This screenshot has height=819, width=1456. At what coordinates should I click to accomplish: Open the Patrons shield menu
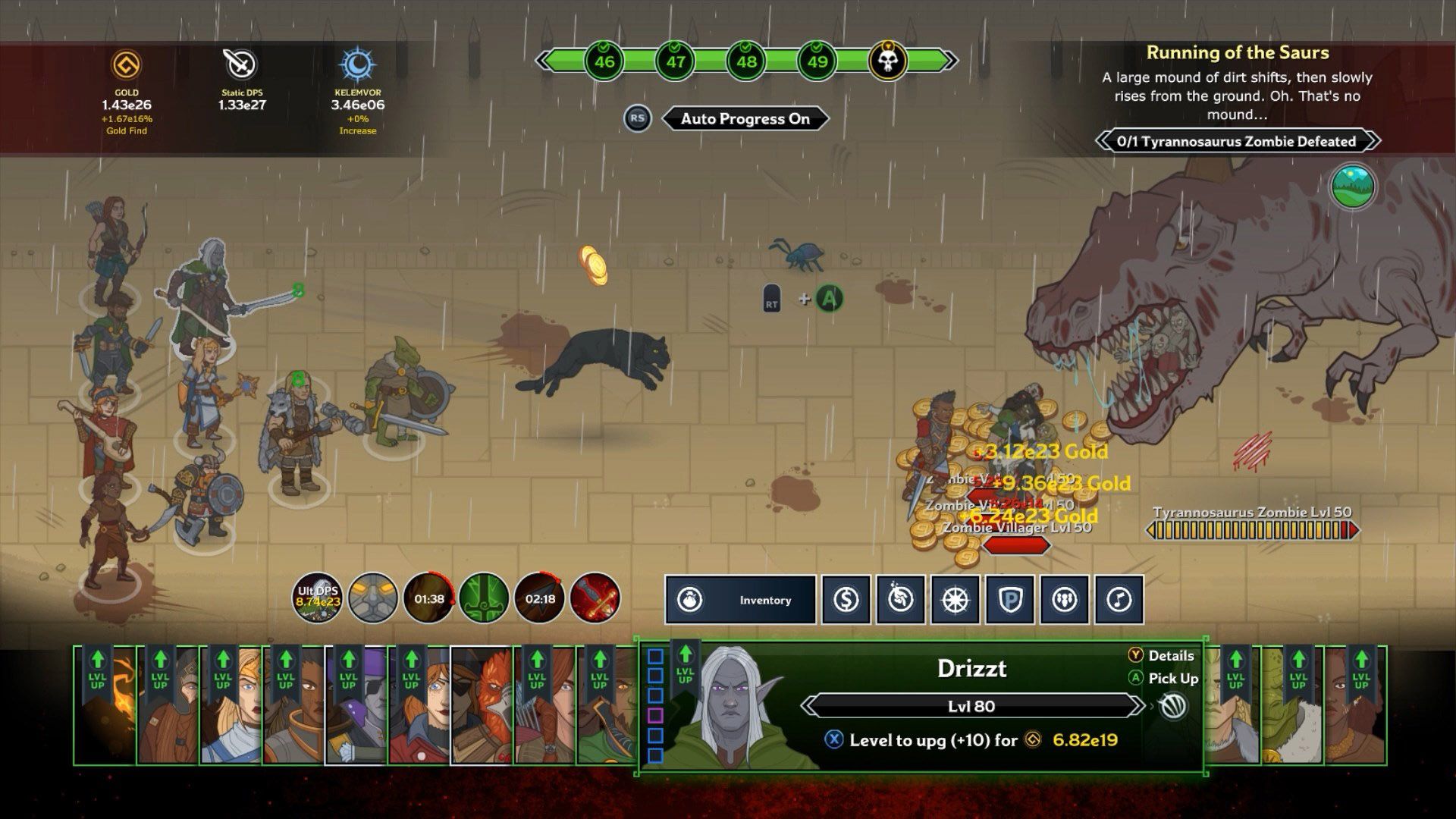pos(1009,600)
